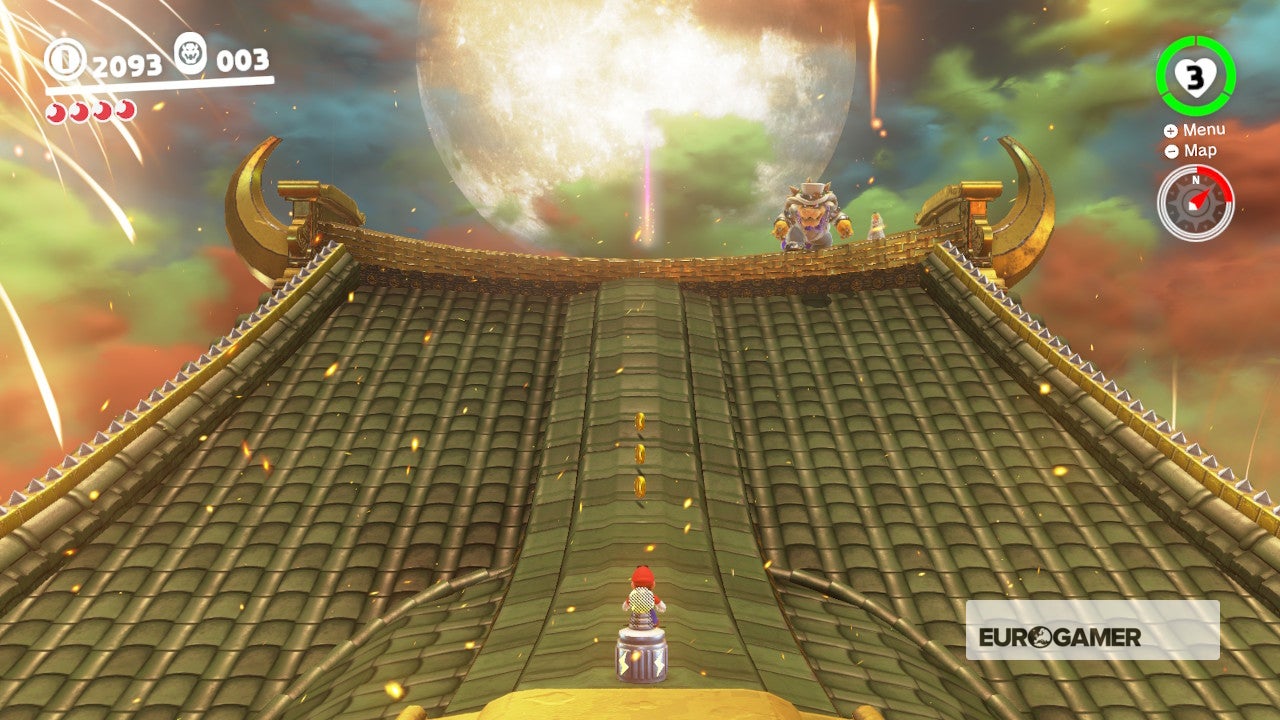The width and height of the screenshot is (1280, 720).
Task: Click Bowser standing on the rooftop ridge
Action: 813,215
